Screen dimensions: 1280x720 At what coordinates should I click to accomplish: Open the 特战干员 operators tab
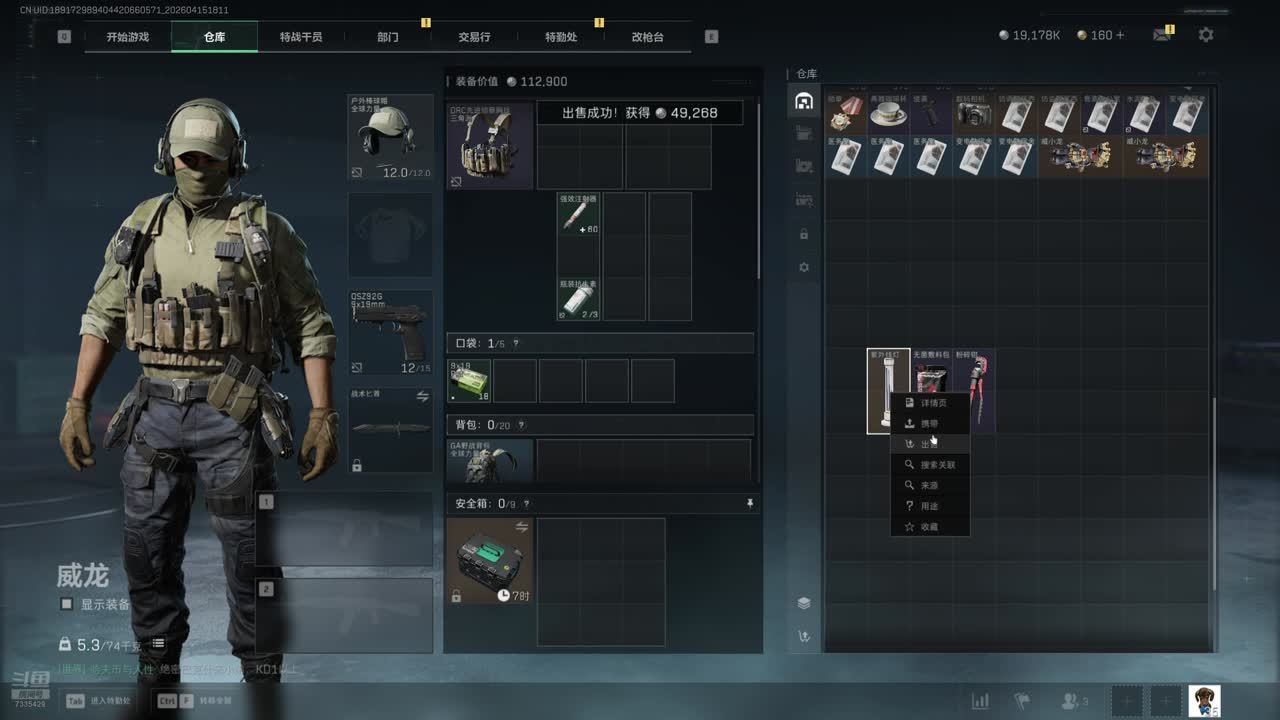301,37
